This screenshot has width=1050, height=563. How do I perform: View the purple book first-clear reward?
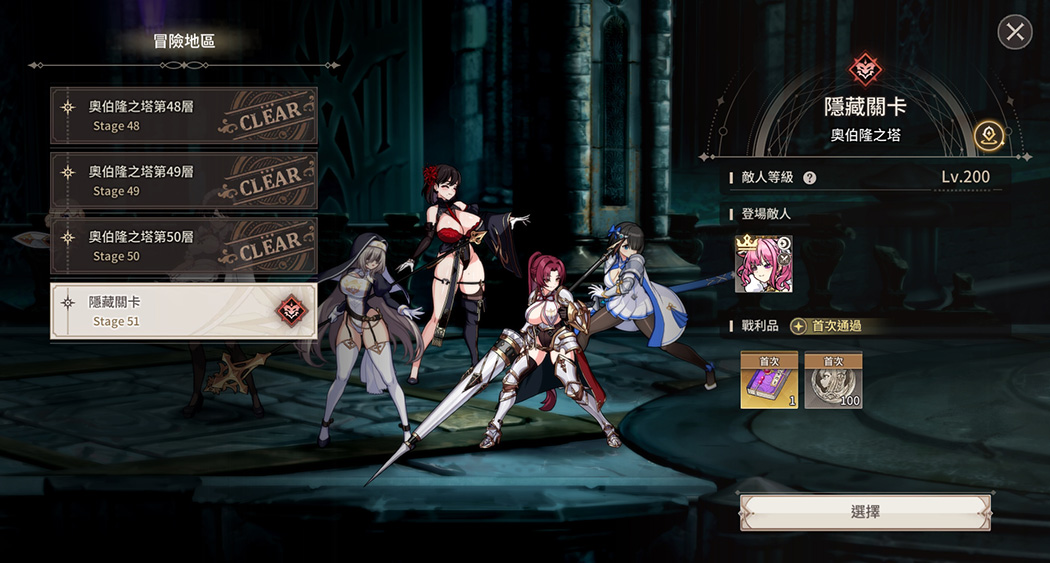769,381
